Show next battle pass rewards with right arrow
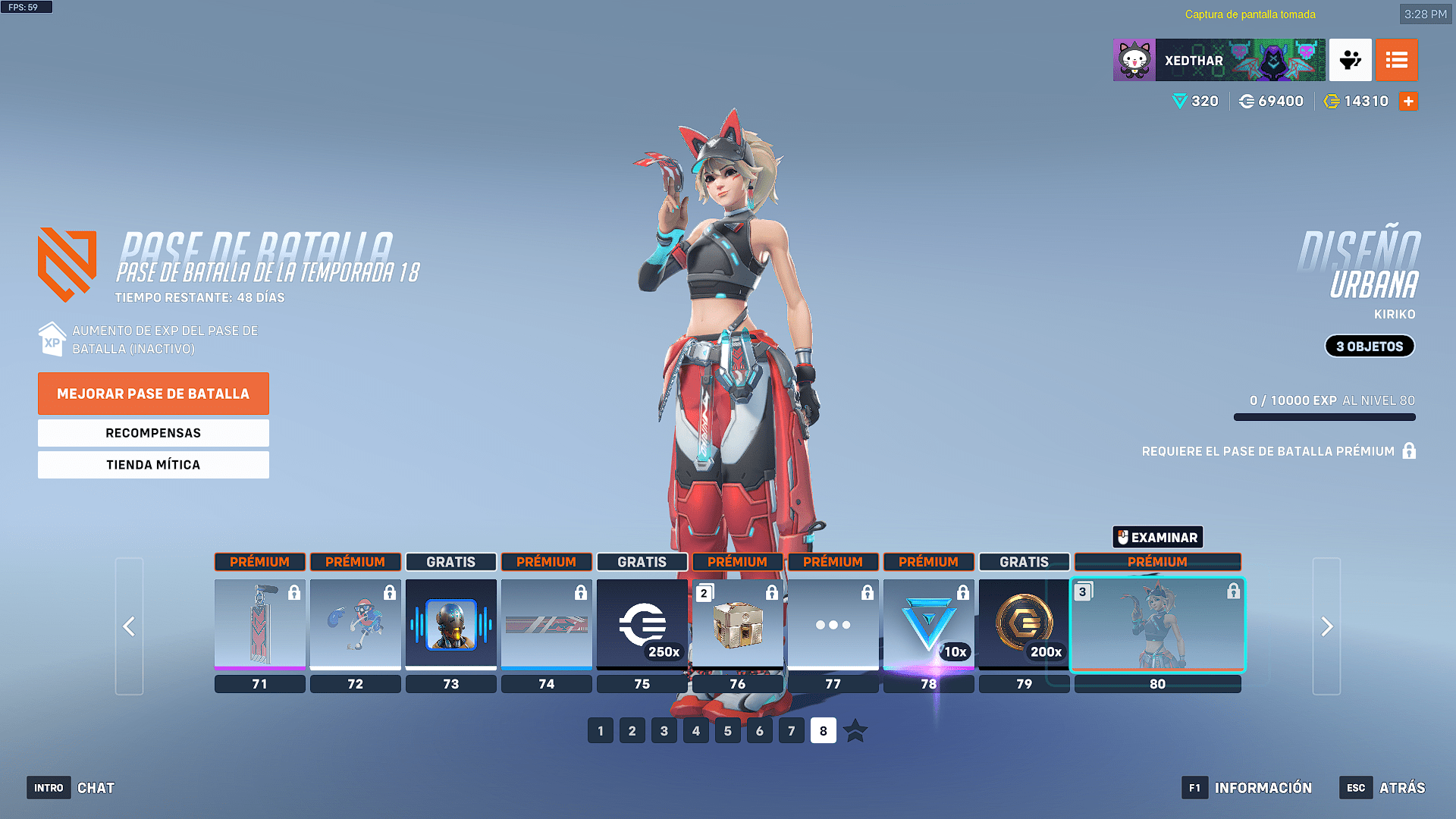1456x819 pixels. [1326, 626]
